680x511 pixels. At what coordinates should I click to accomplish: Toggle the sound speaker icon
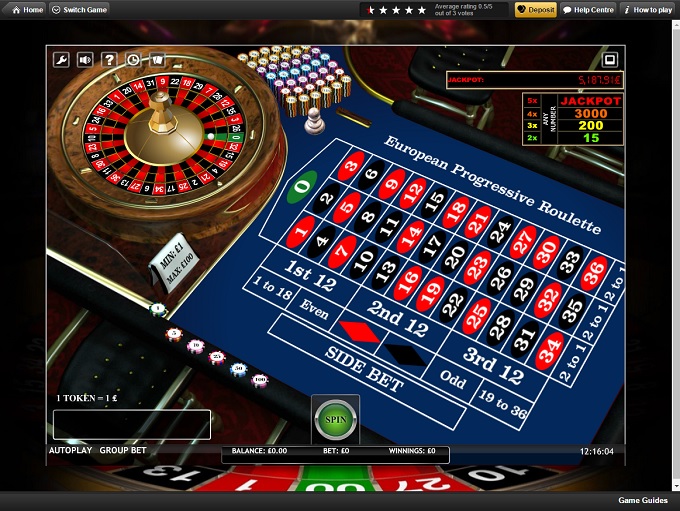(x=85, y=60)
